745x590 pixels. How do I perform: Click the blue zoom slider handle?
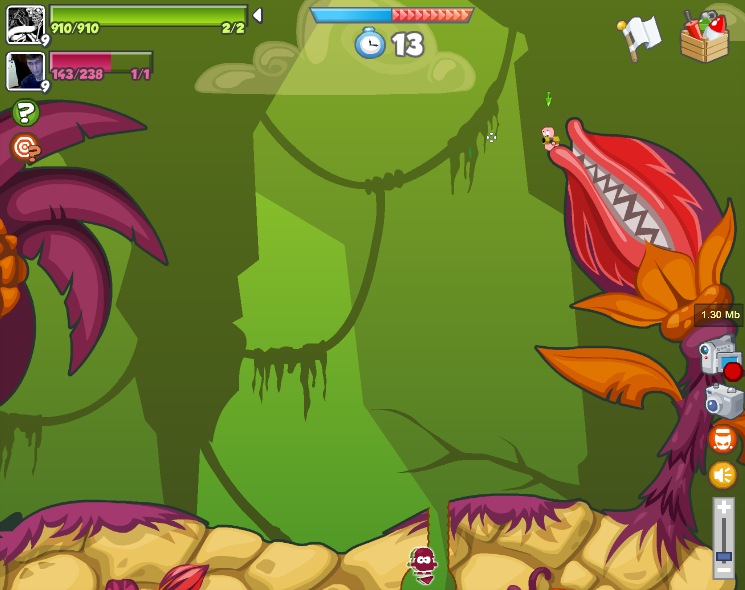723,555
